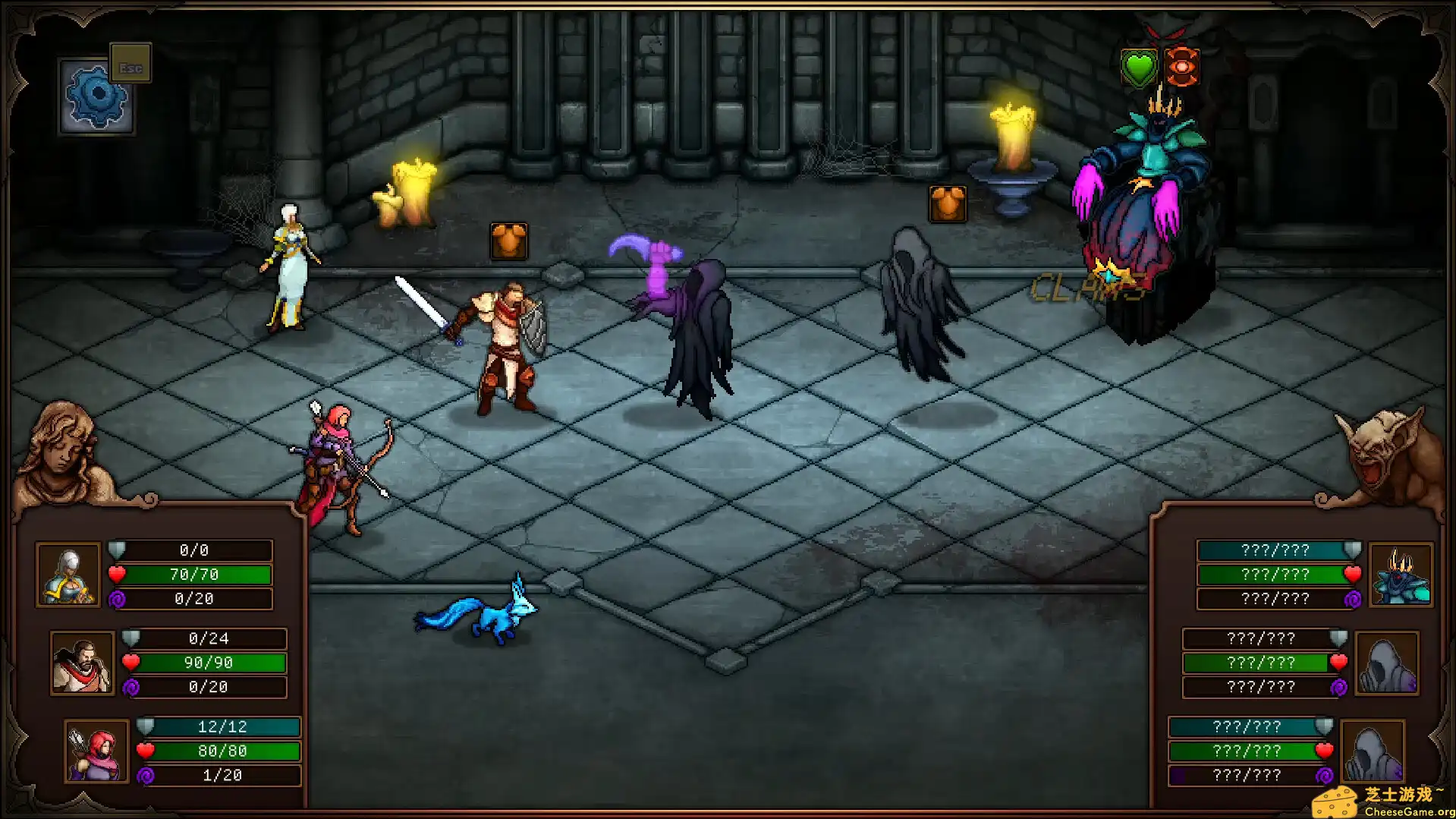Select the hooded archer's portrait

(x=95, y=751)
